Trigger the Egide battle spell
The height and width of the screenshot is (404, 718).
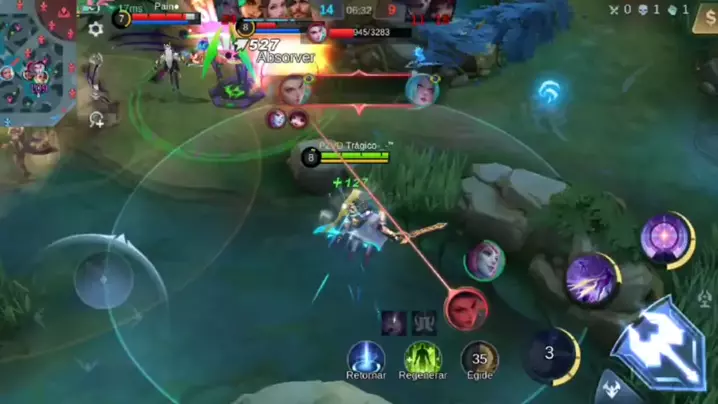(480, 358)
